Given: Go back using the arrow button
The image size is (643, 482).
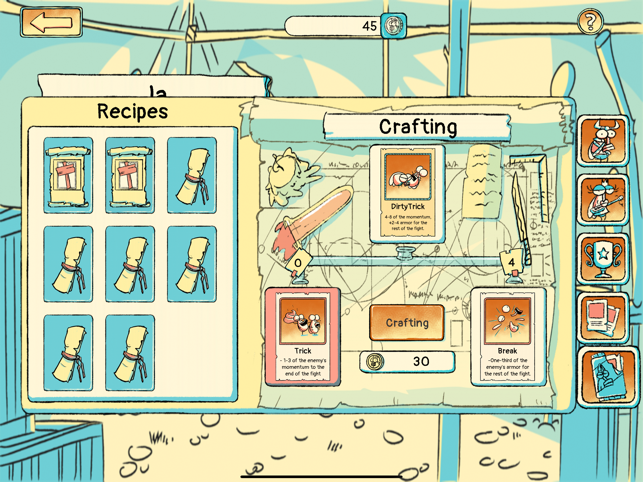Looking at the screenshot, I should pyautogui.click(x=51, y=23).
